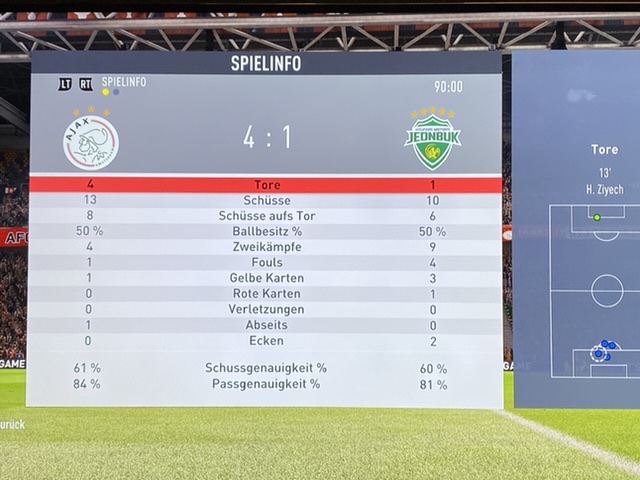Switch to the Tore panel

click(x=604, y=150)
